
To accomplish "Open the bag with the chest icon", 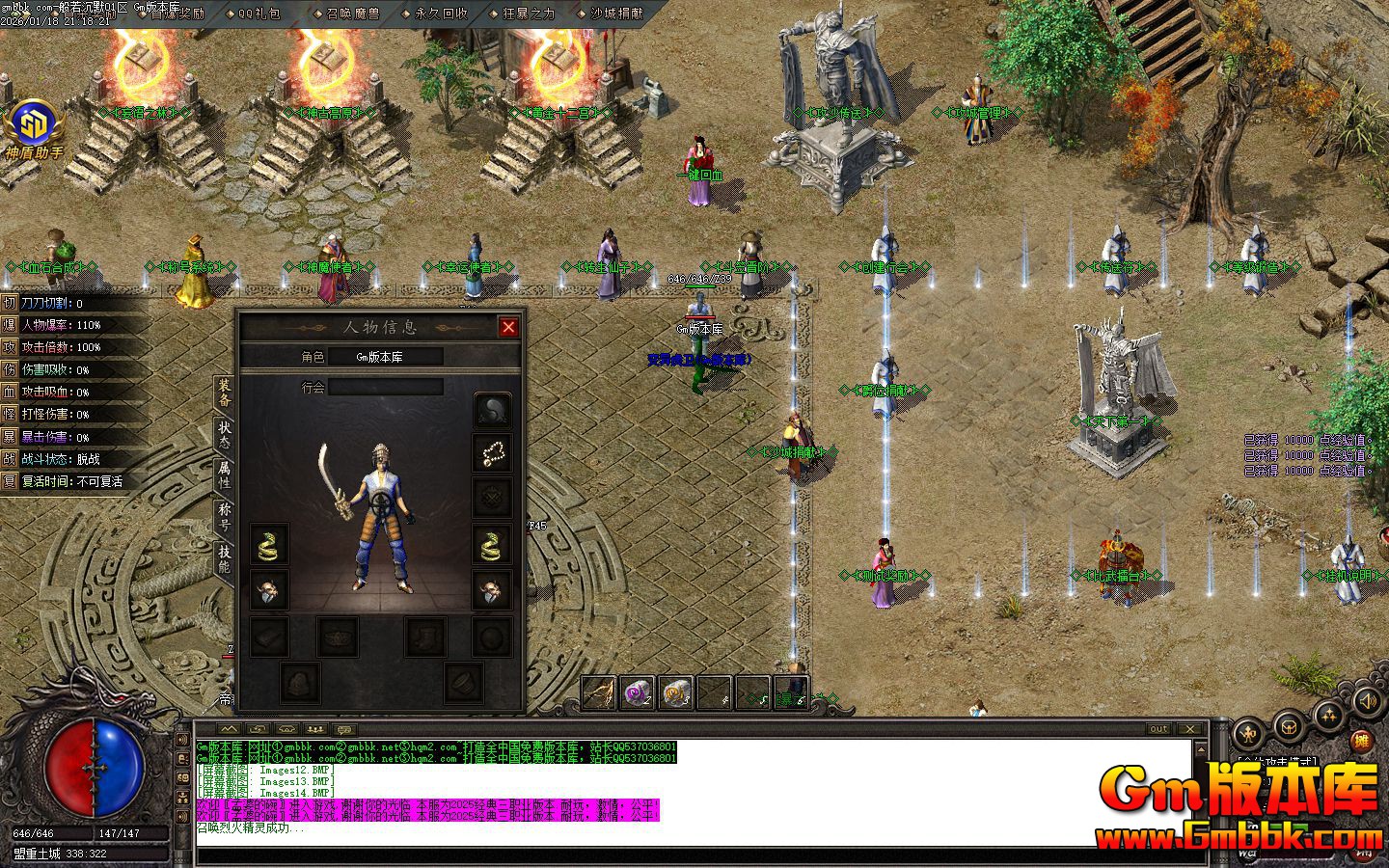I will pyautogui.click(x=1291, y=724).
